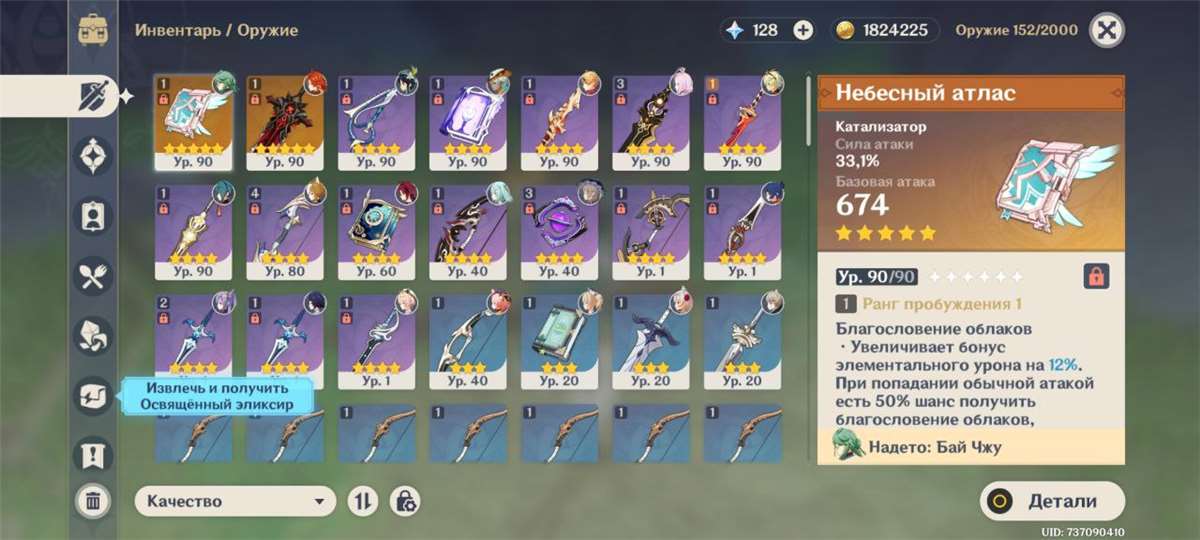Switch to the food tab
1200x540 pixels.
point(92,276)
